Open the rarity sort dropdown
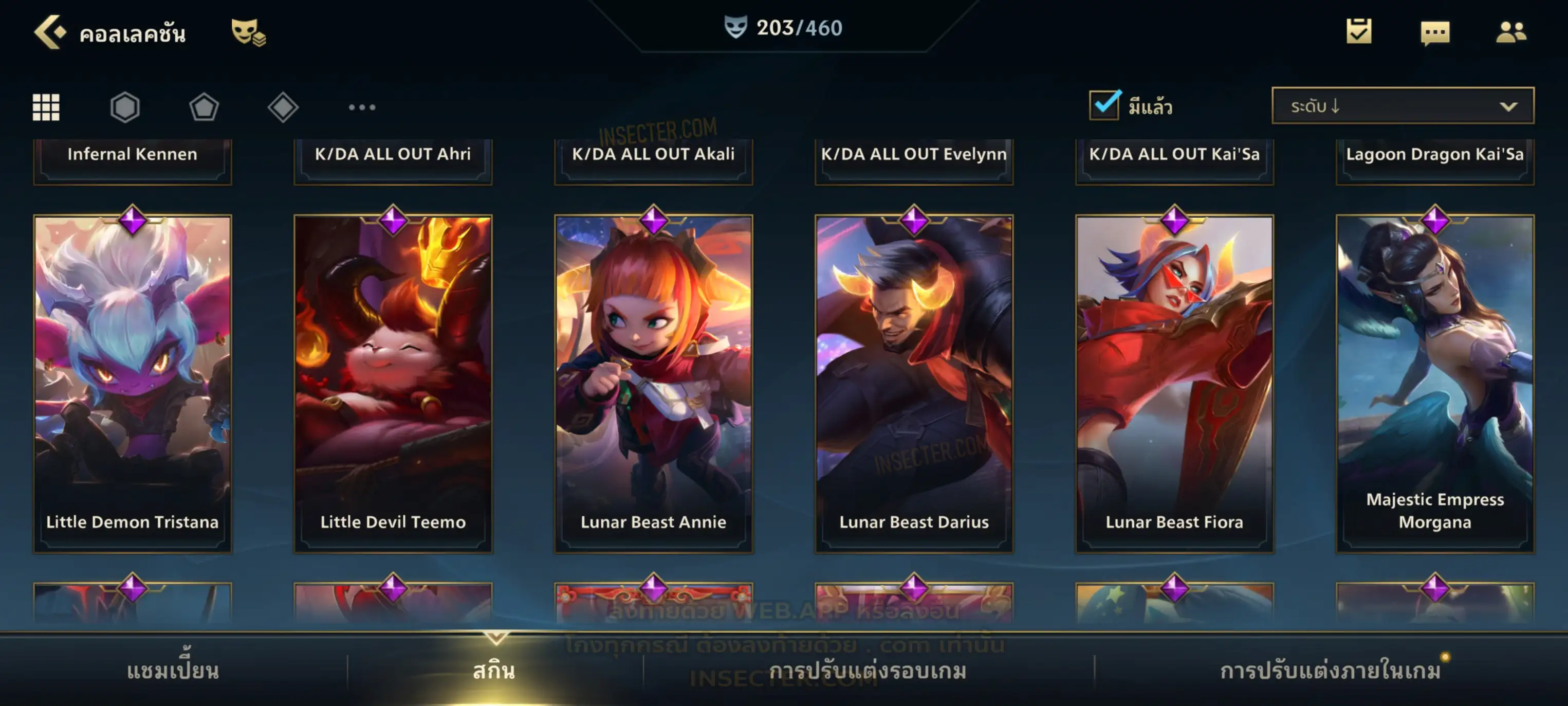The height and width of the screenshot is (706, 1568). click(x=1403, y=106)
